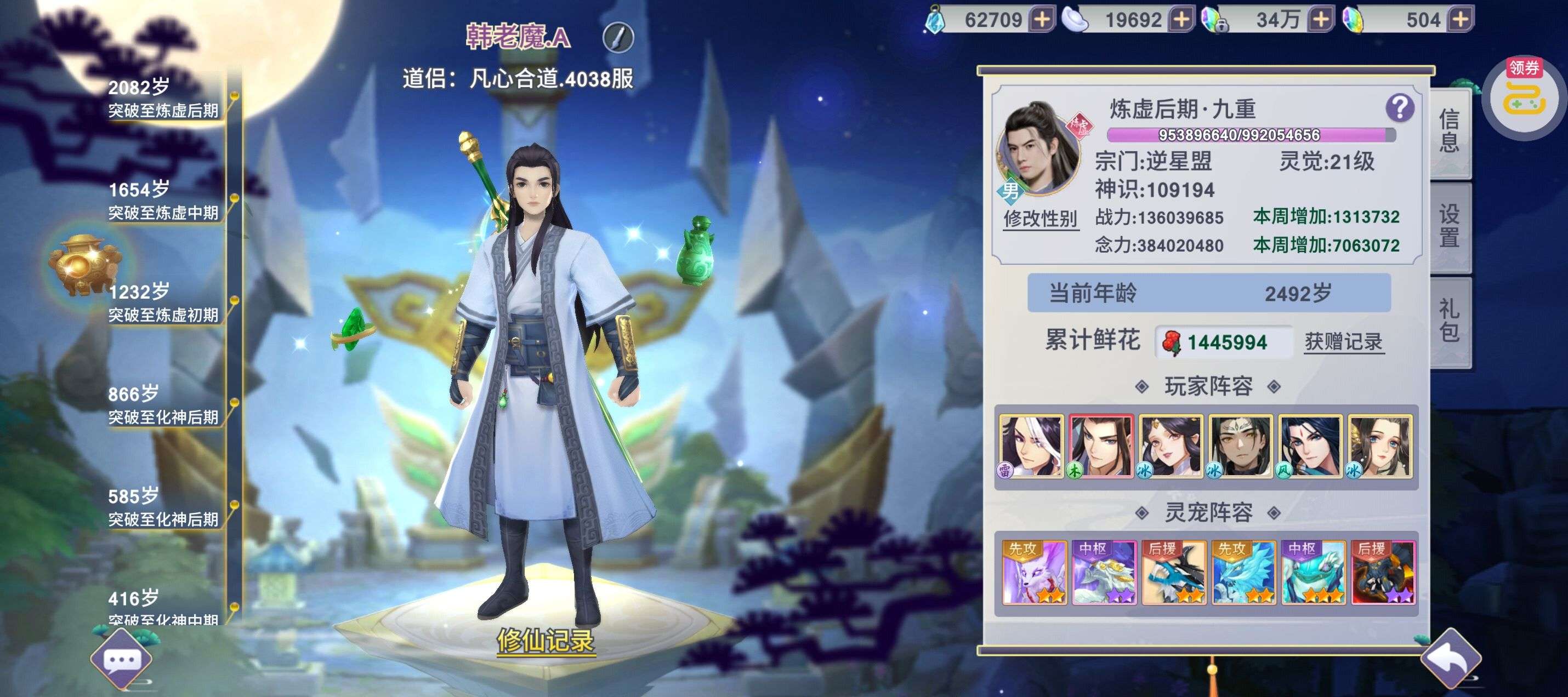Select the 2082岁 breakthrough timeline entry
Viewport: 1568px width, 697px height.
(163, 99)
